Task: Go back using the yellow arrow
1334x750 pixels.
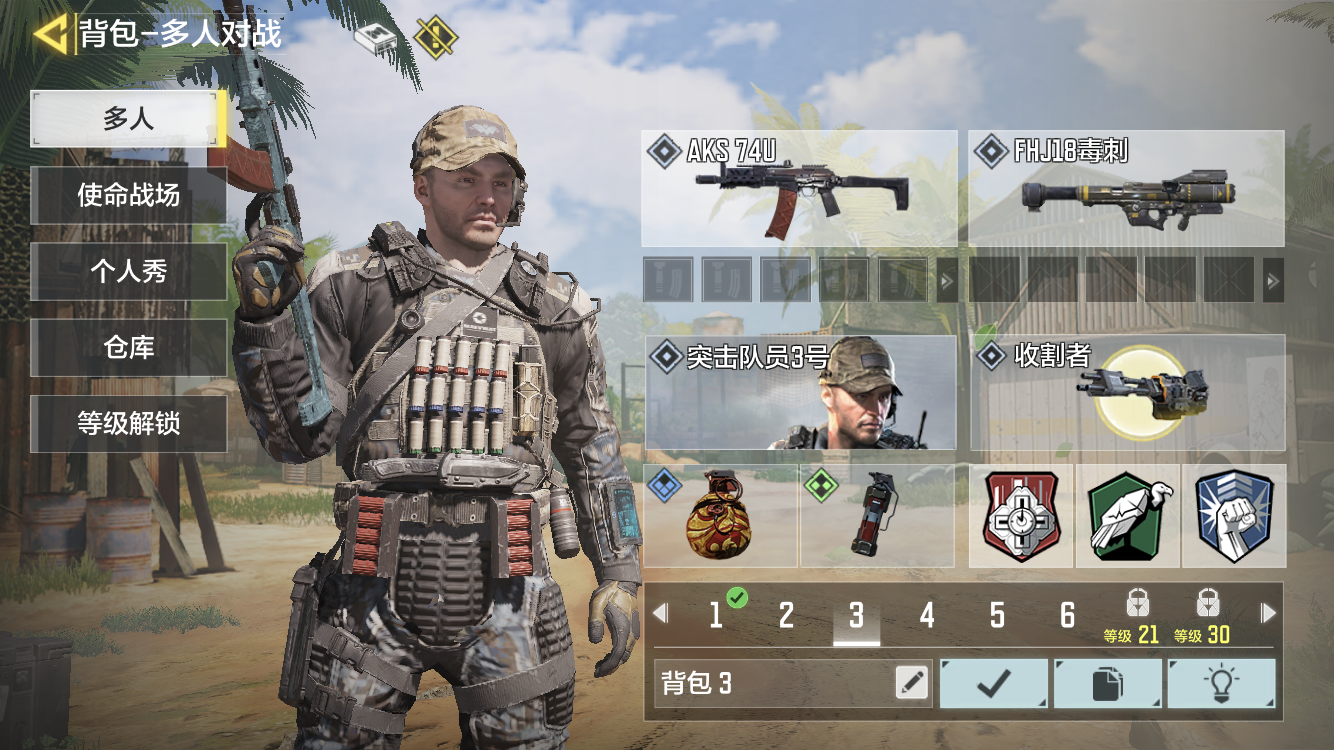Action: 50,34
